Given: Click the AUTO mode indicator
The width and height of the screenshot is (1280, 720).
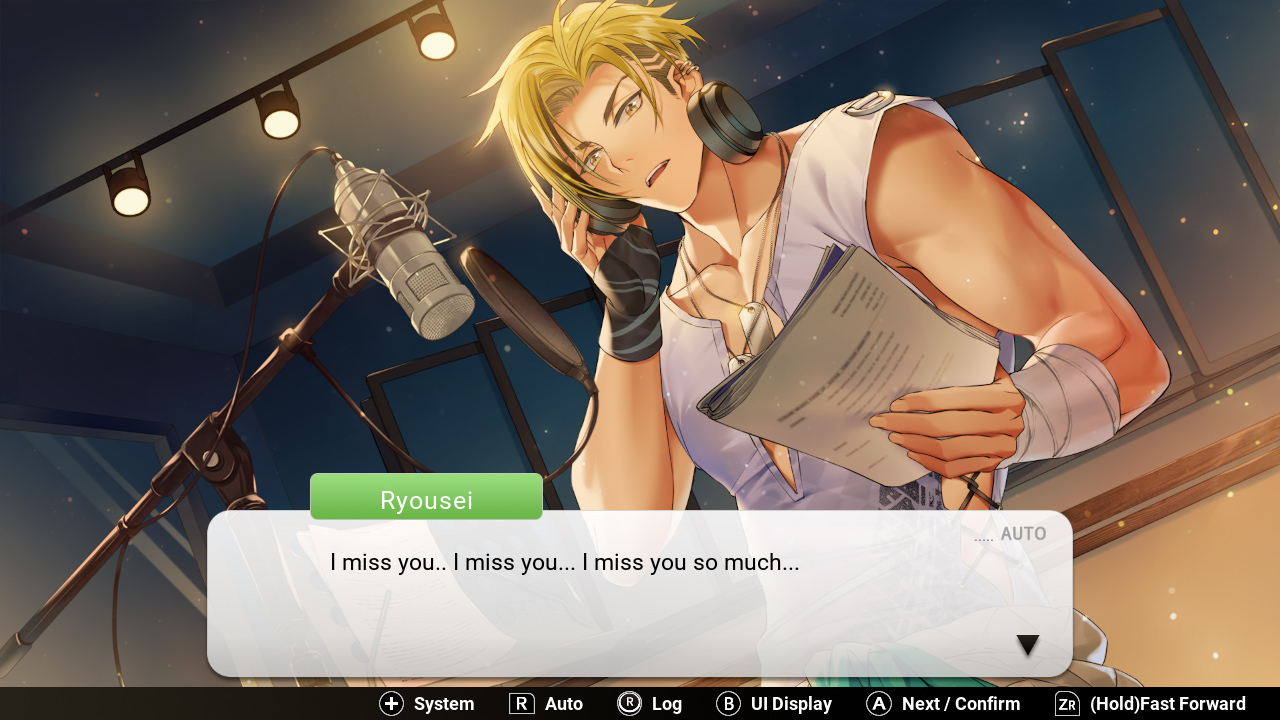Looking at the screenshot, I should coord(1023,533).
